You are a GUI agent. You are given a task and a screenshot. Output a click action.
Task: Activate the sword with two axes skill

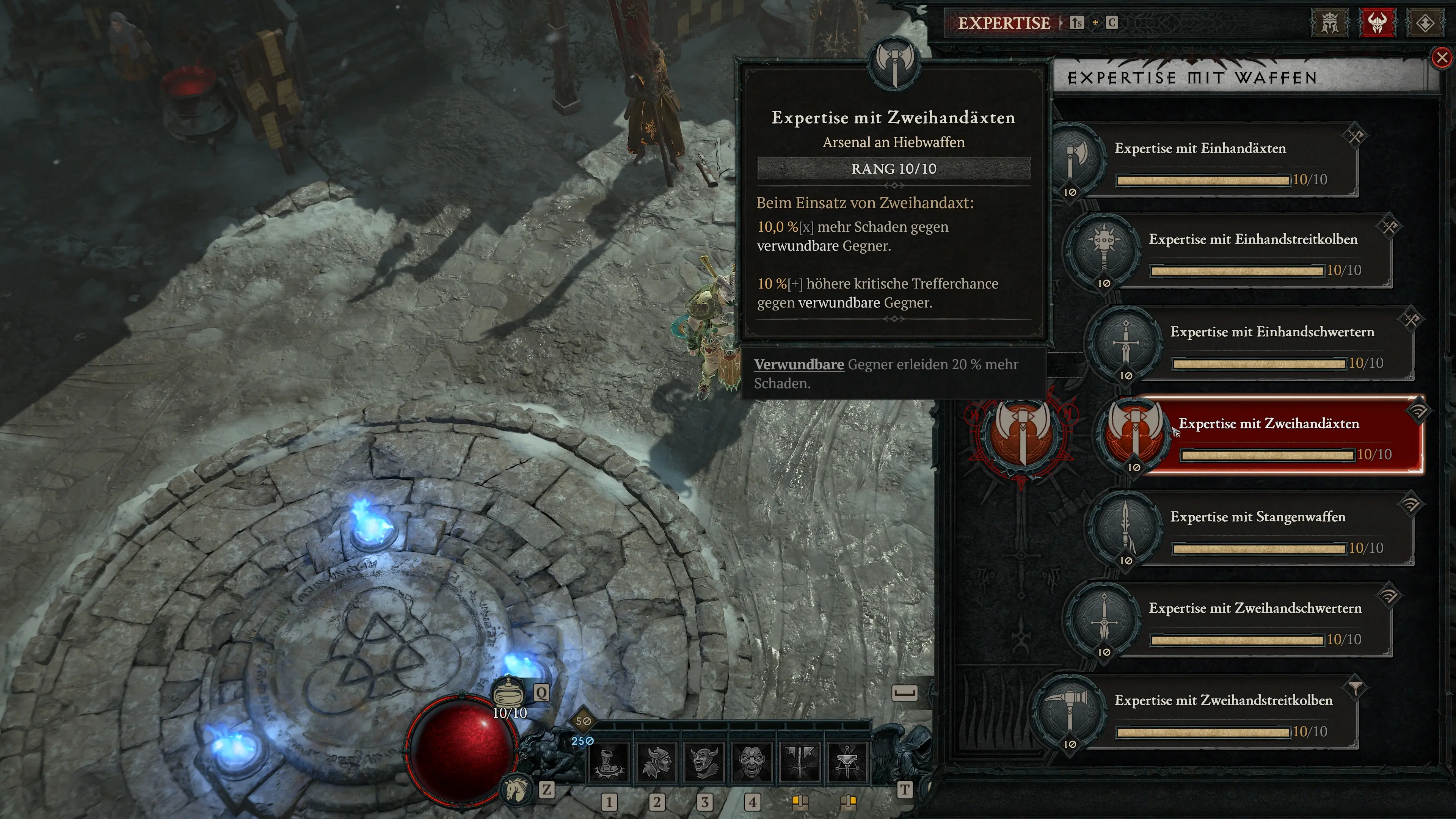pyautogui.click(x=800, y=761)
